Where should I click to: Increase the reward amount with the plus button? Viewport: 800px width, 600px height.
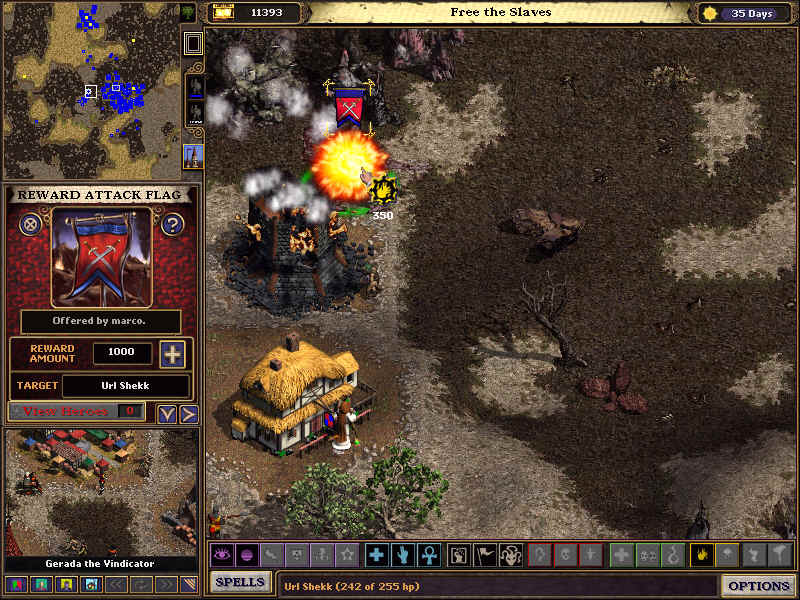(172, 354)
